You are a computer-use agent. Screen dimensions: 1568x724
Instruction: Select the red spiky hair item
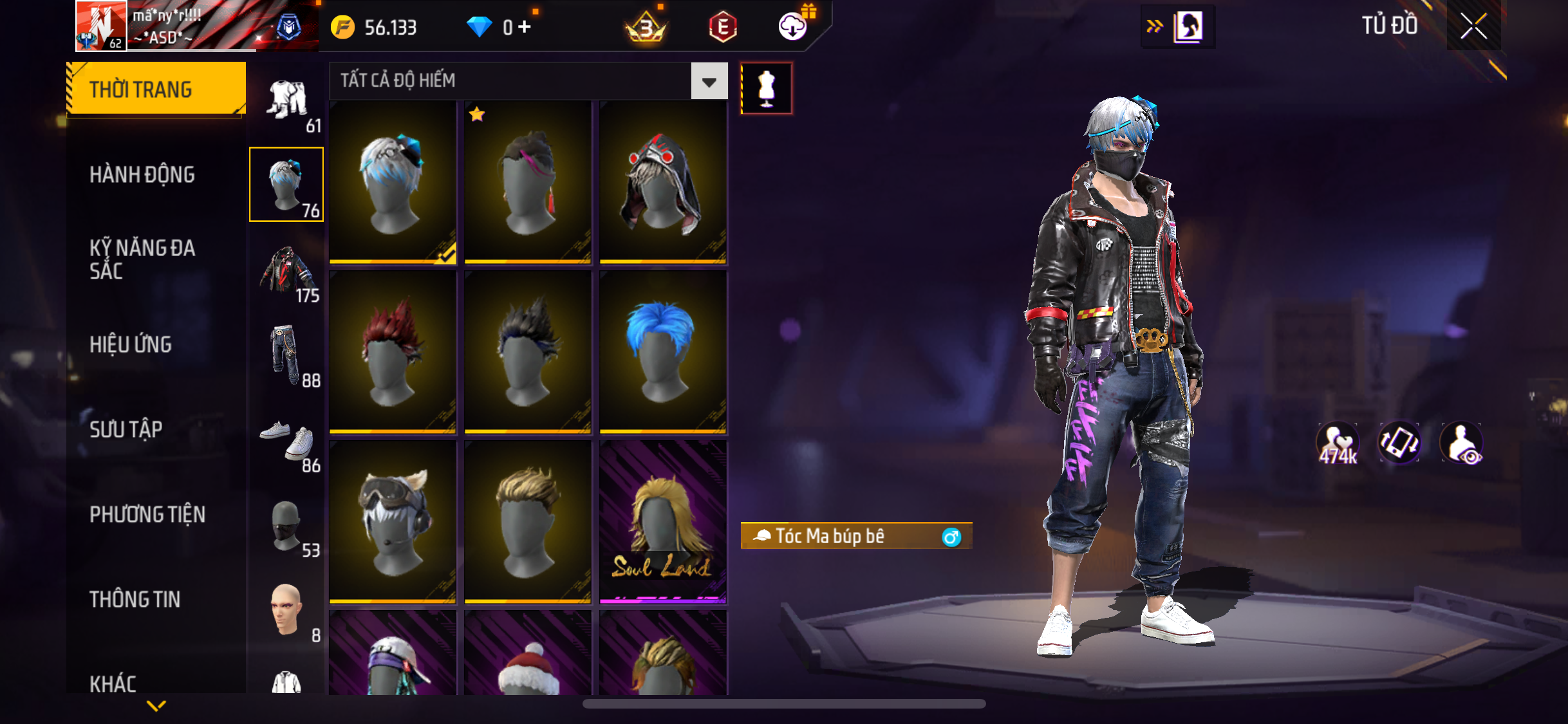tap(393, 351)
